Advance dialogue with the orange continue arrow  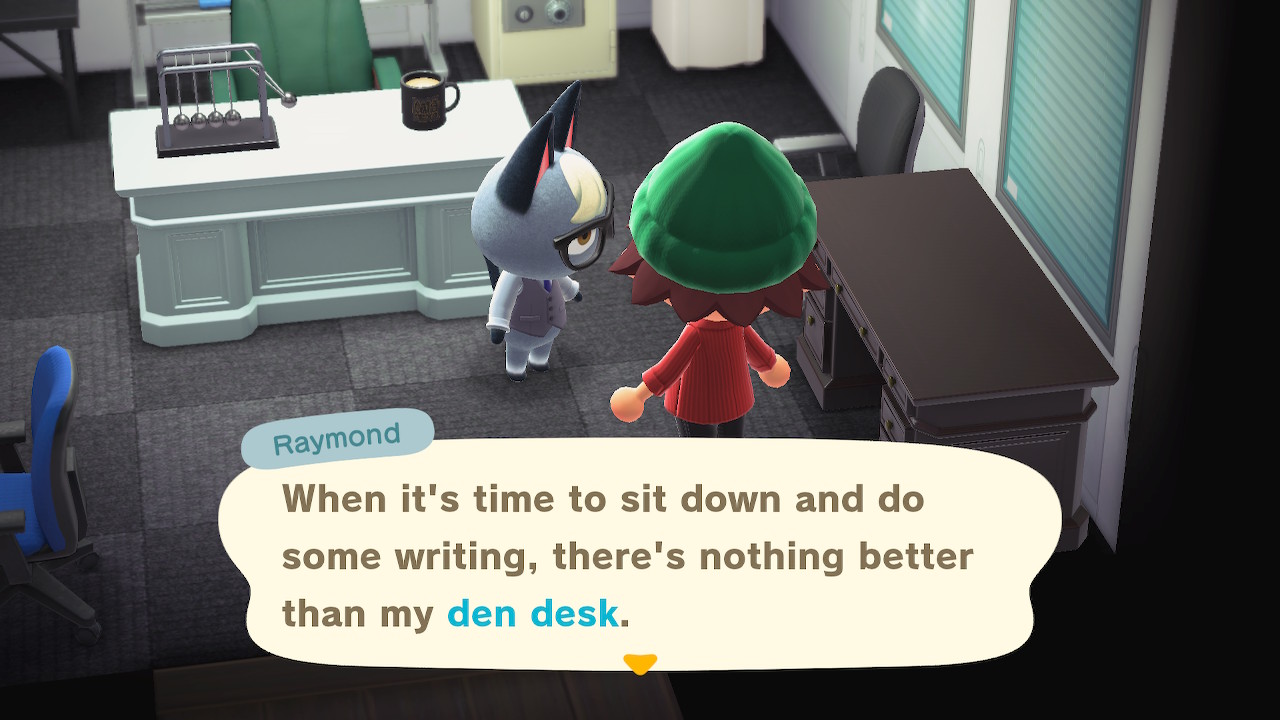point(640,663)
